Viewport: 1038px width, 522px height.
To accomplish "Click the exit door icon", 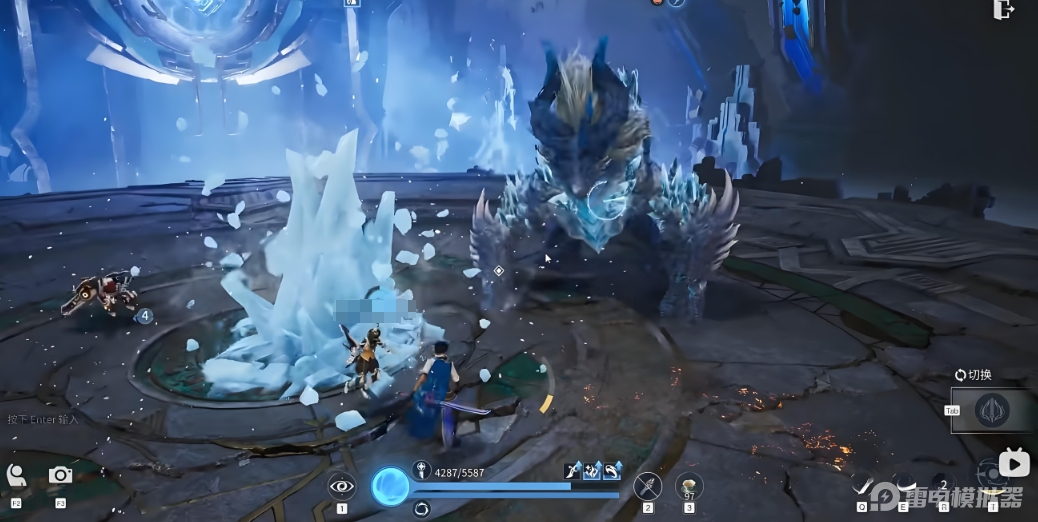I will pos(1004,10).
